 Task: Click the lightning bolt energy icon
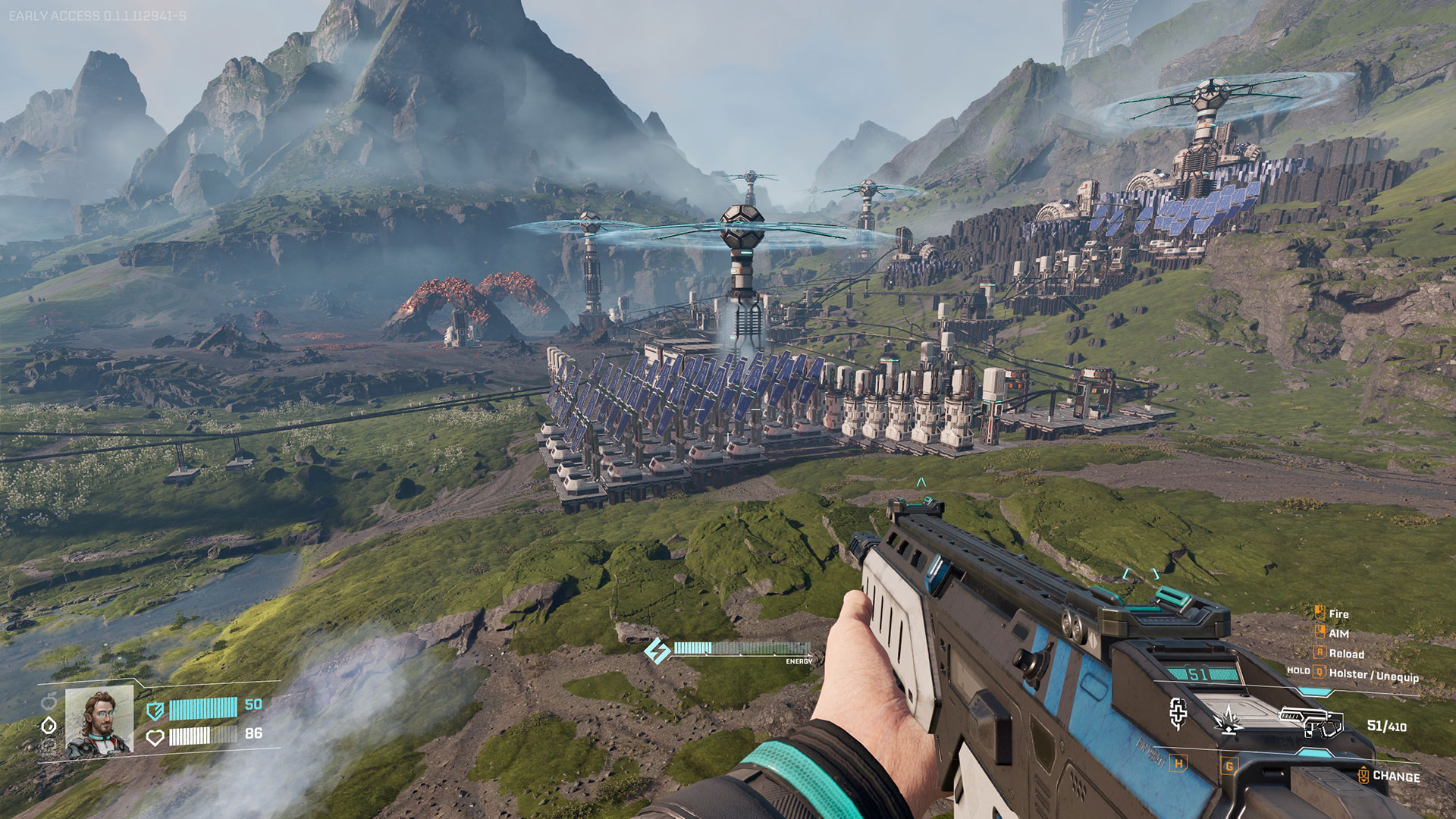tap(656, 650)
